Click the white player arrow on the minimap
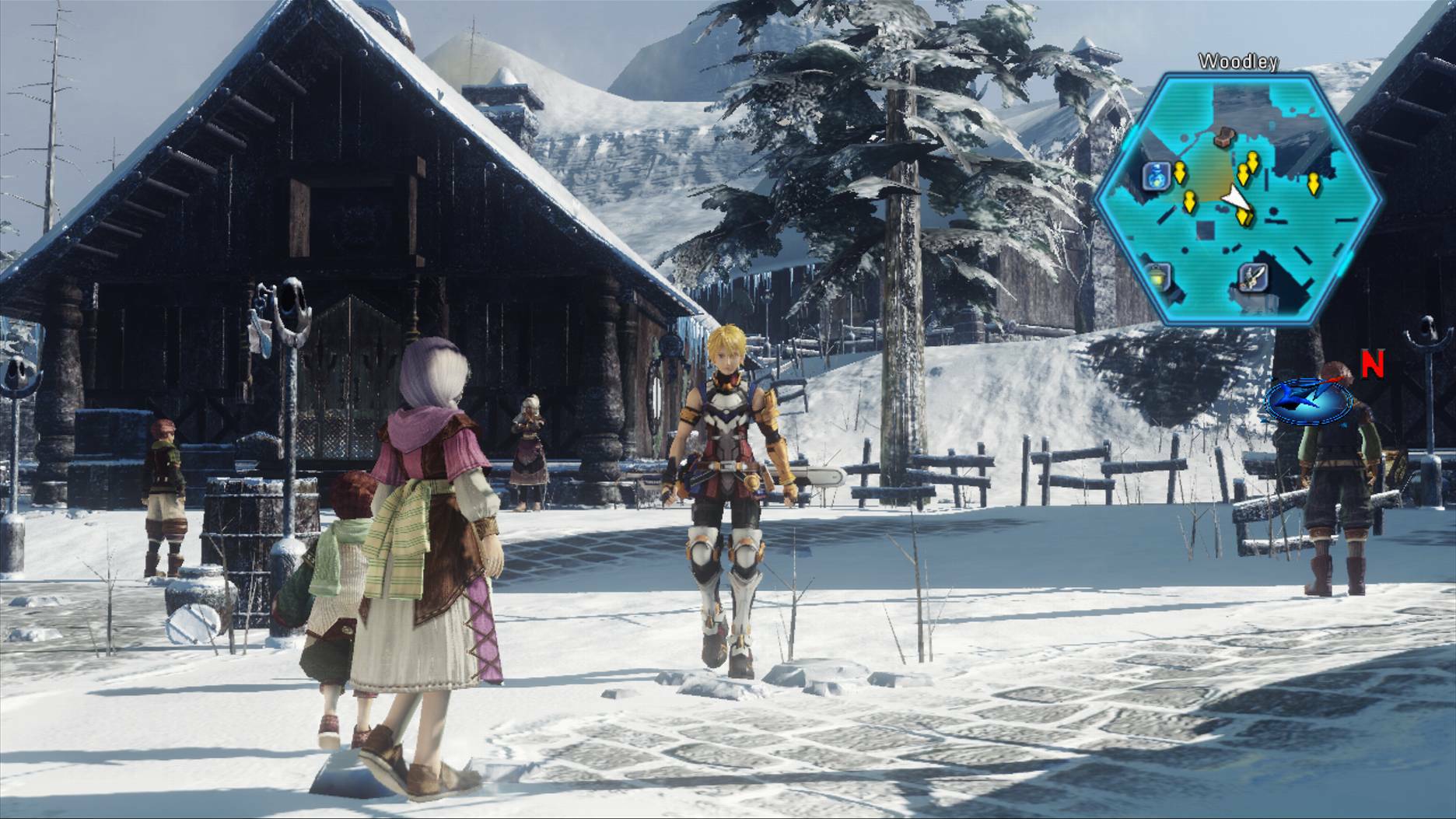The height and width of the screenshot is (819, 1456). [1234, 197]
